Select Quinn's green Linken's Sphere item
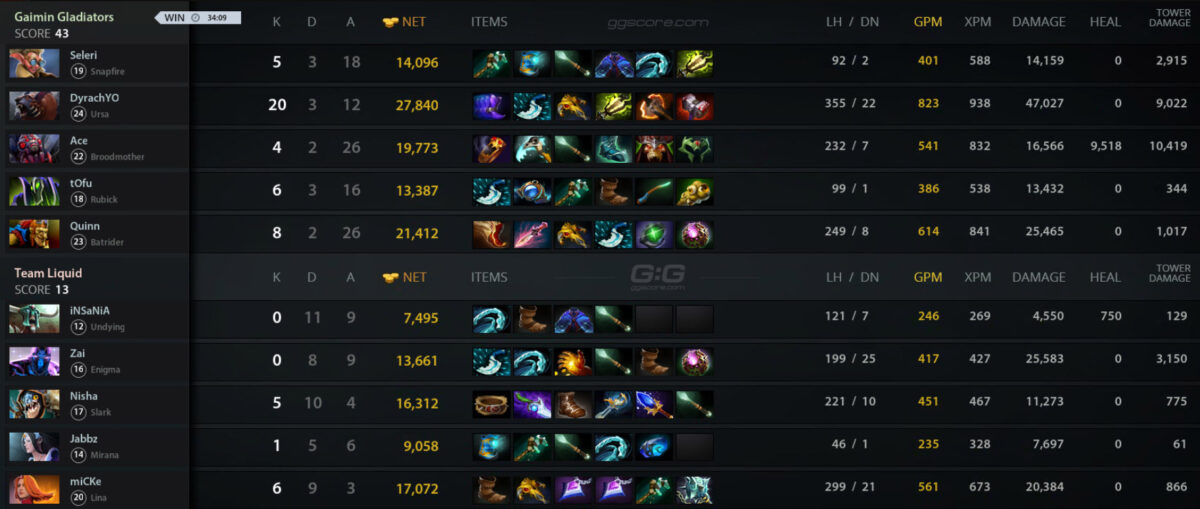The image size is (1200, 509). pos(654,234)
